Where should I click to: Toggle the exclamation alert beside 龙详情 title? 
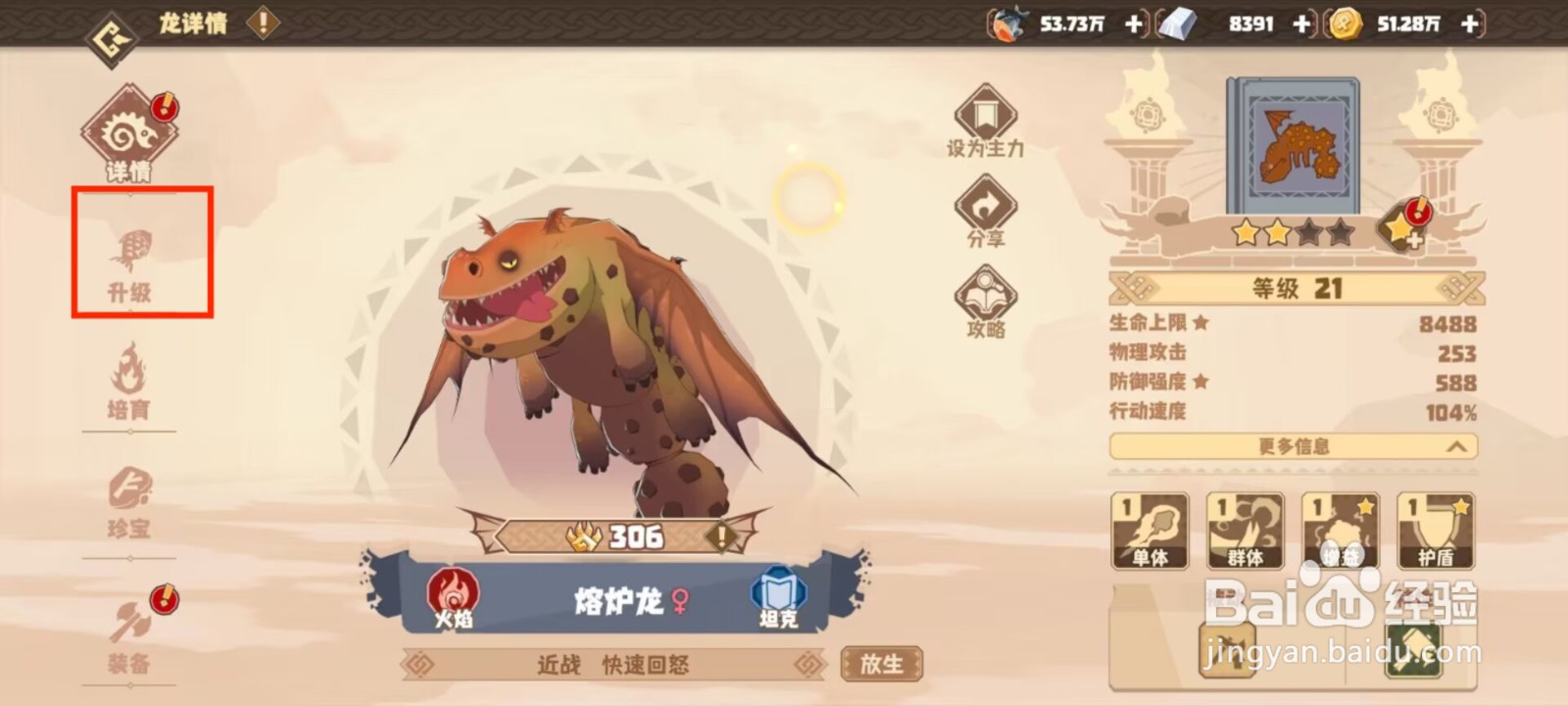(x=261, y=24)
